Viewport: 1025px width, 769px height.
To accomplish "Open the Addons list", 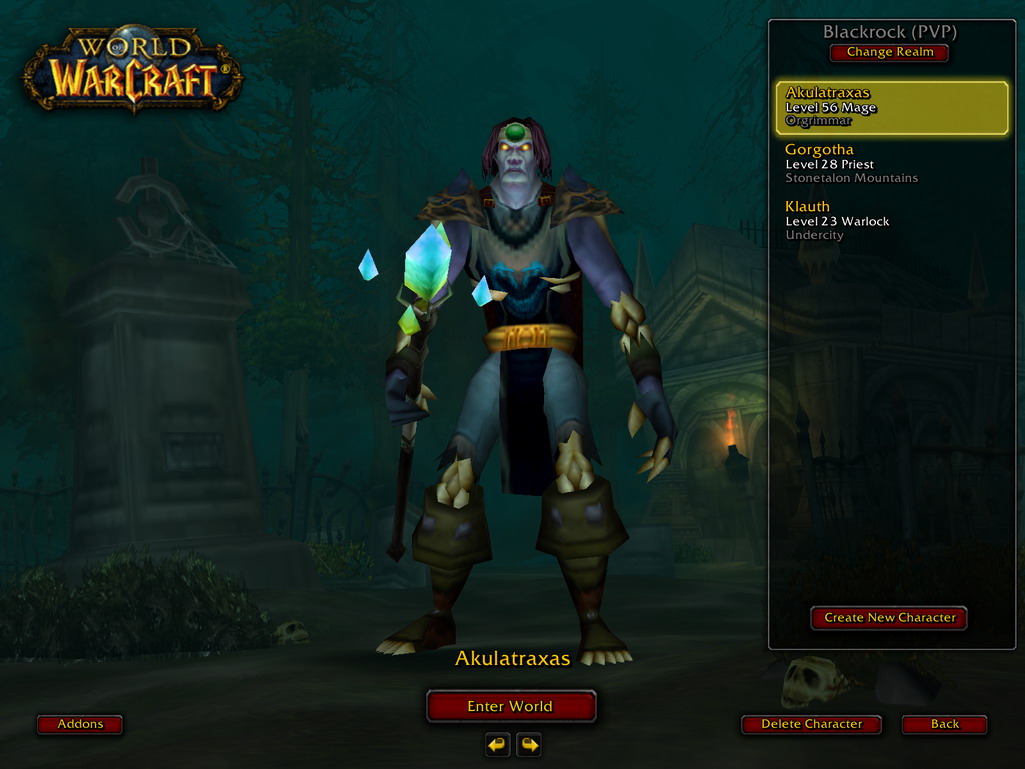I will click(80, 724).
